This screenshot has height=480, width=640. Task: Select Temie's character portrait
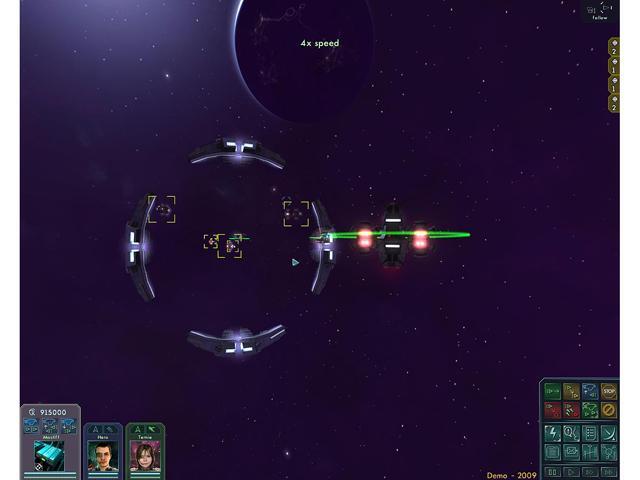pyautogui.click(x=145, y=456)
